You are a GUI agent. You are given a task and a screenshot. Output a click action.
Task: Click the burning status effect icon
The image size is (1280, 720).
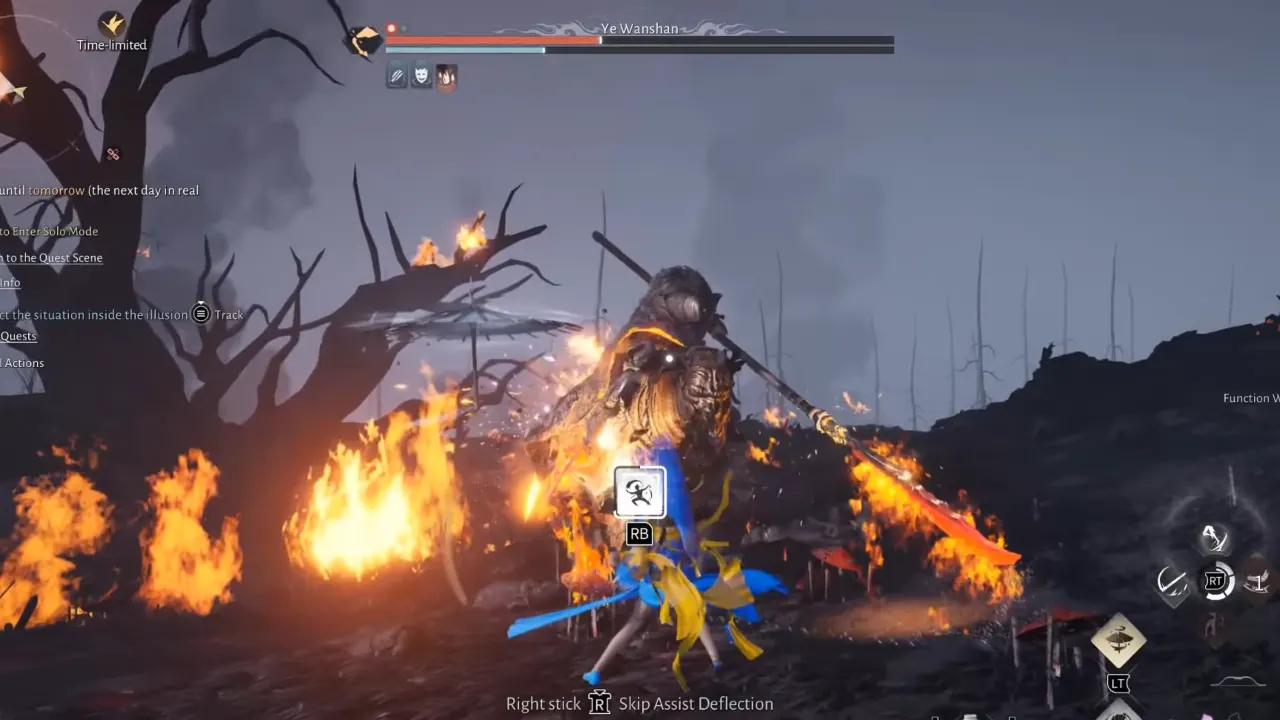click(446, 75)
